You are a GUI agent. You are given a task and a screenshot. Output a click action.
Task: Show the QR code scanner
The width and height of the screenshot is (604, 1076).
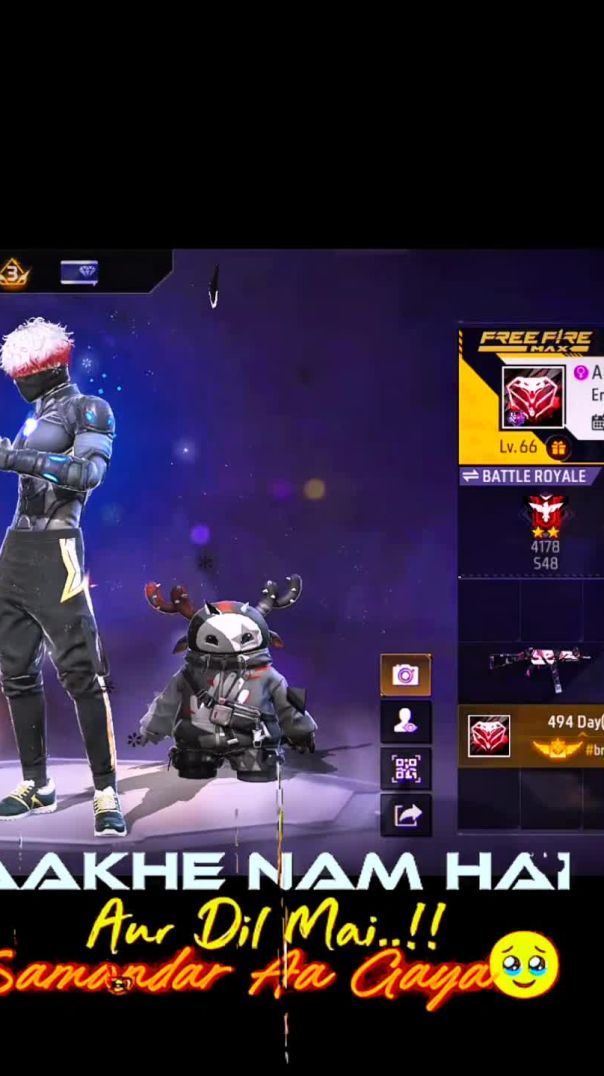tap(405, 768)
